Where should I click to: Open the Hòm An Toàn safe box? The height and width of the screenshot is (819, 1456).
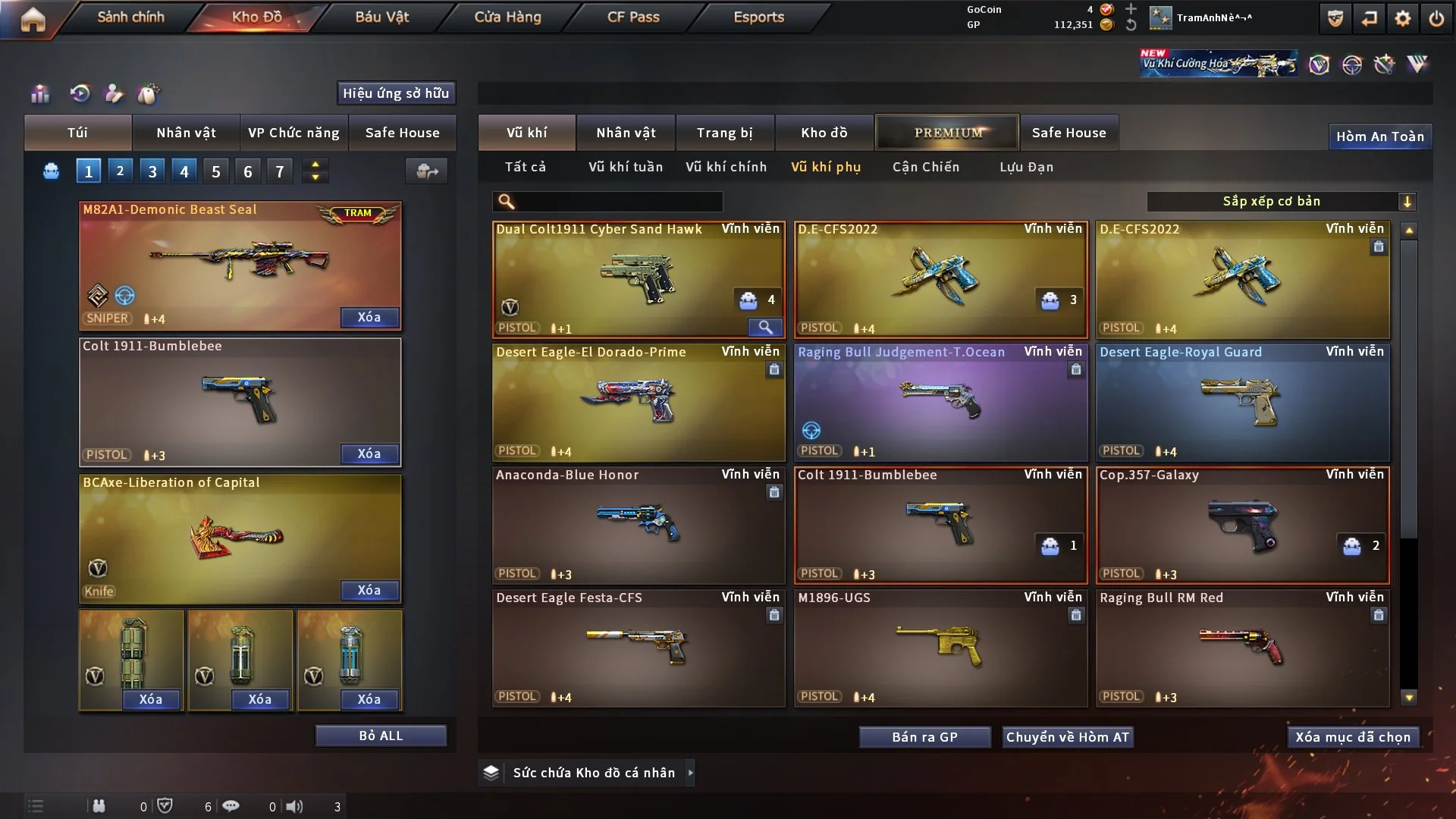click(x=1379, y=136)
